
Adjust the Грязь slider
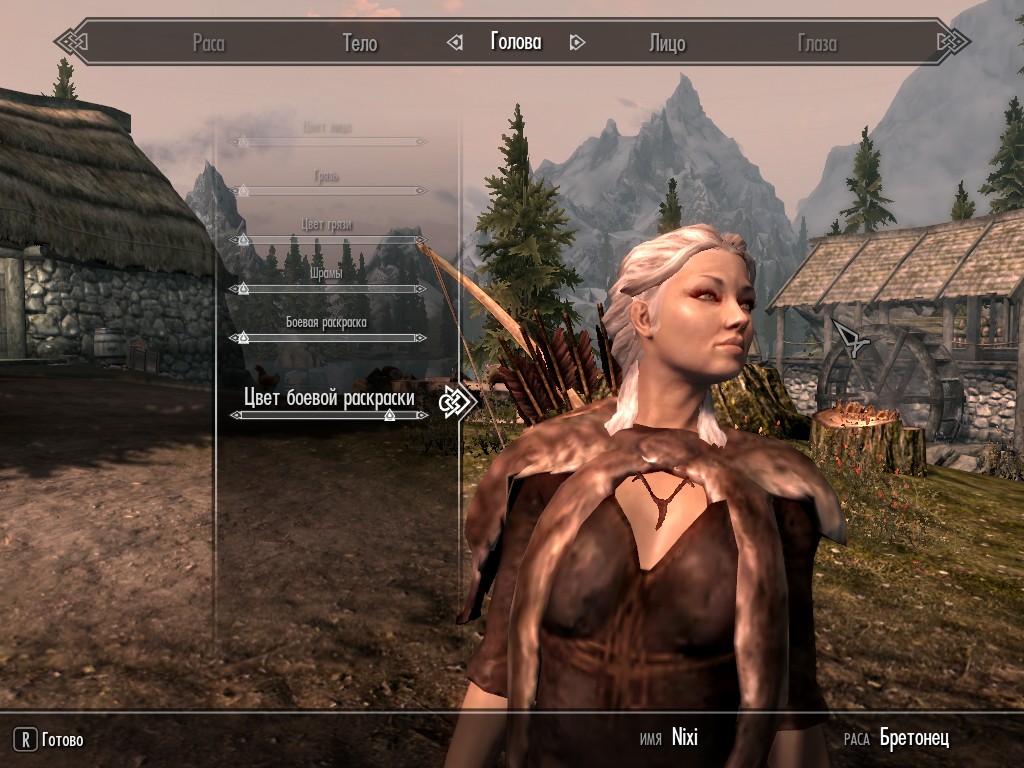[328, 190]
